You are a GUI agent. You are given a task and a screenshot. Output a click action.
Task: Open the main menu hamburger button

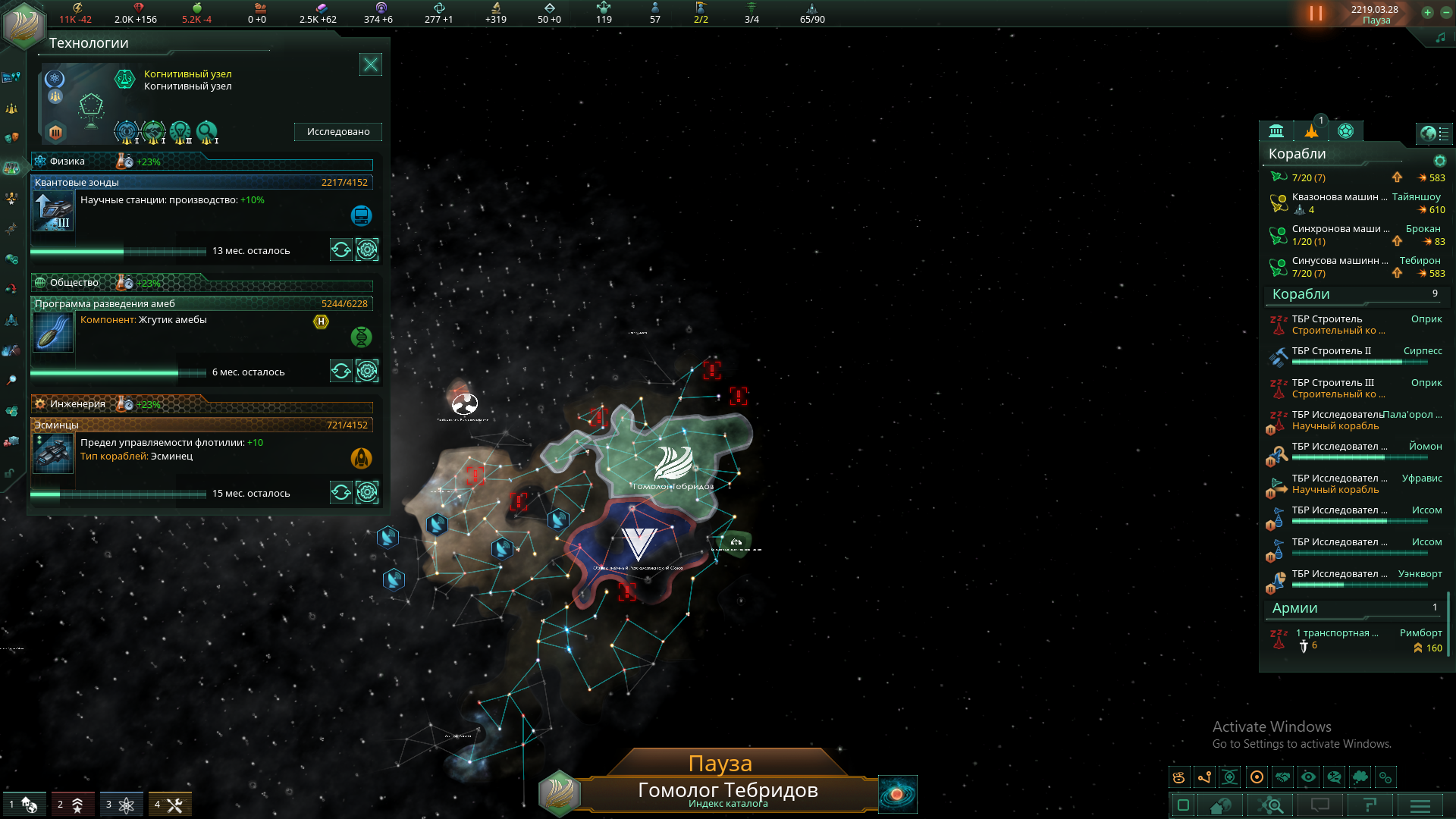click(1420, 805)
